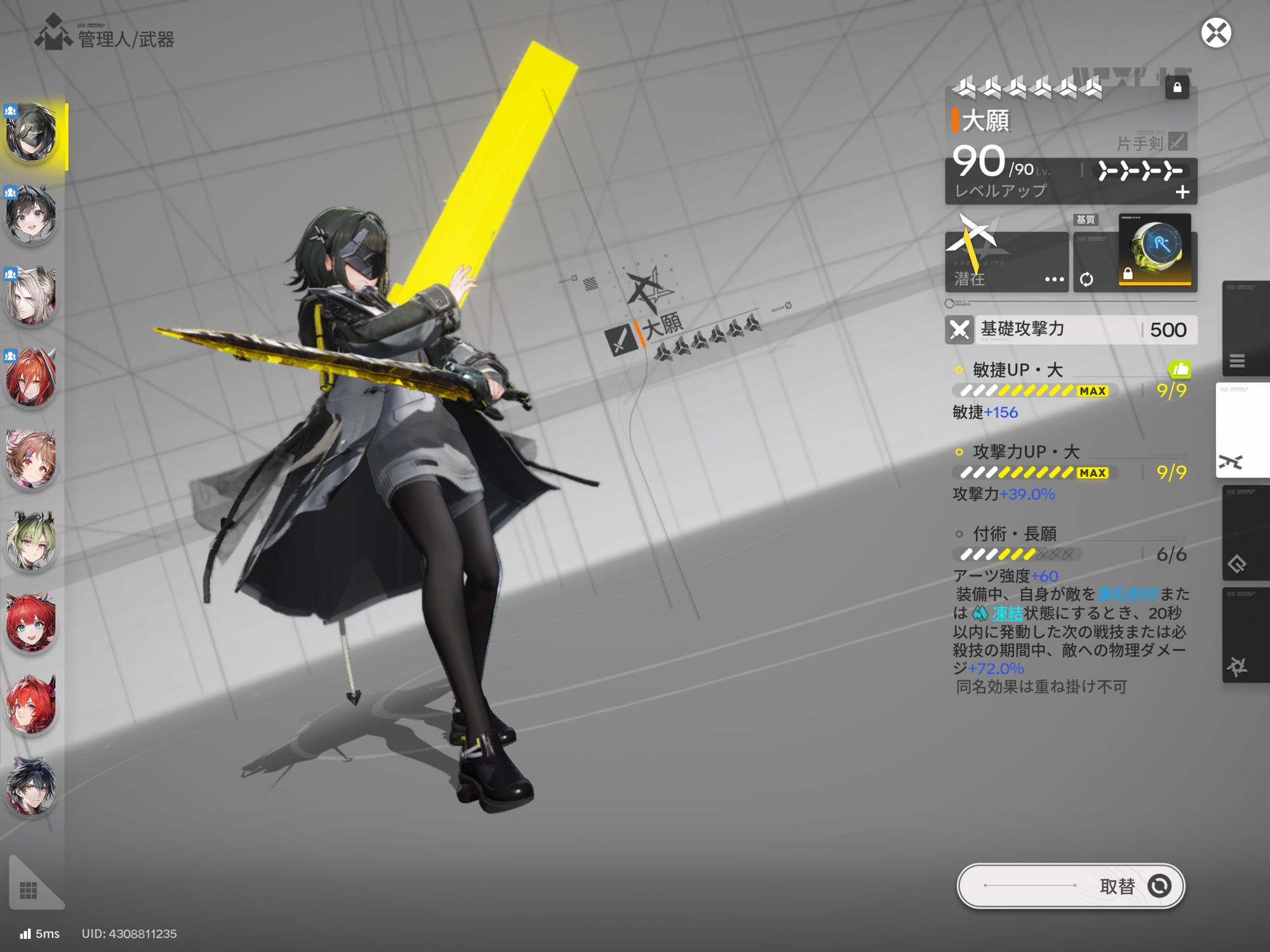The width and height of the screenshot is (1270, 952).
Task: Select the equipped essence orb slot
Action: (x=1154, y=250)
